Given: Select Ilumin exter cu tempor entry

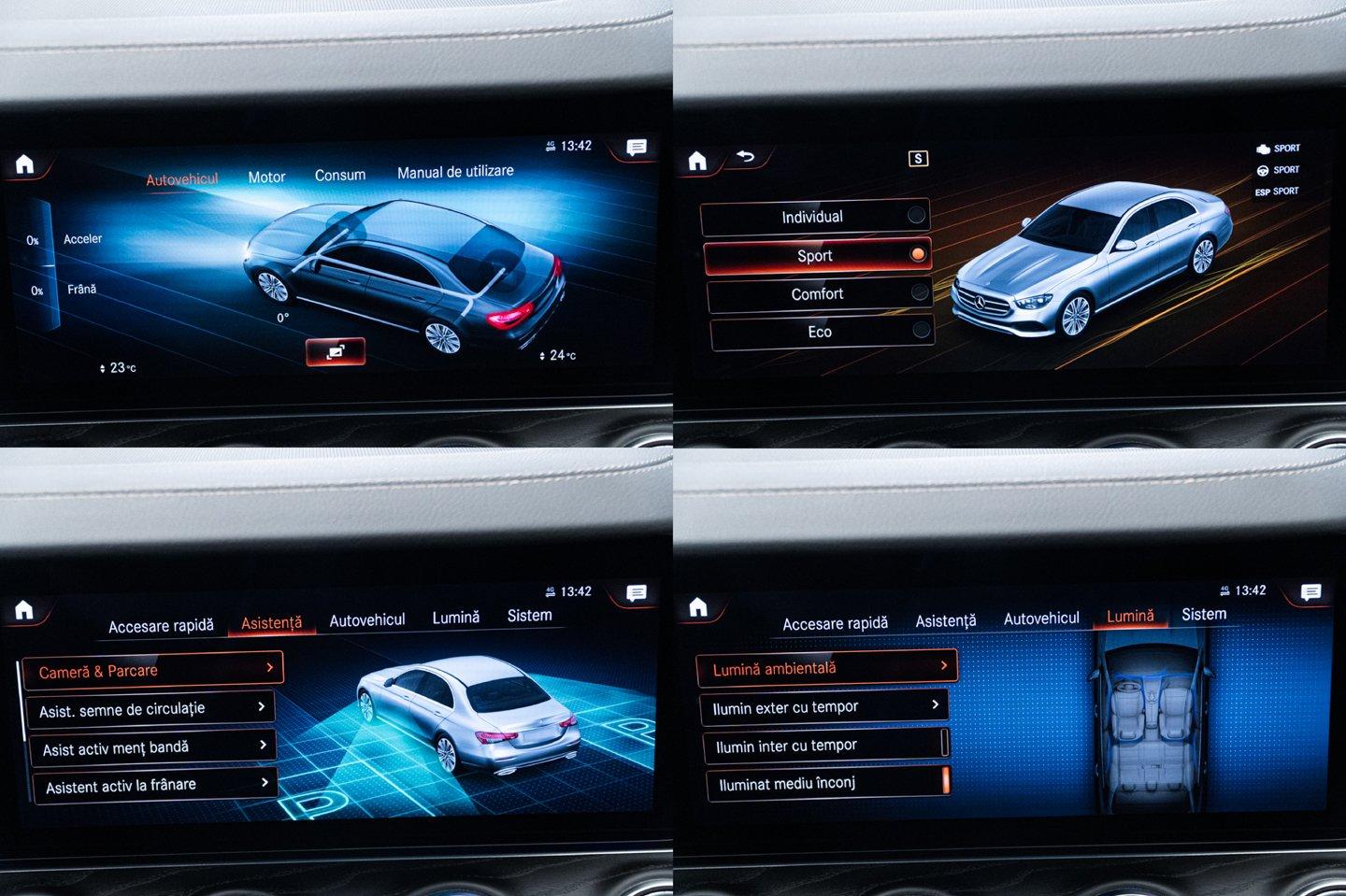Looking at the screenshot, I should point(824,707).
